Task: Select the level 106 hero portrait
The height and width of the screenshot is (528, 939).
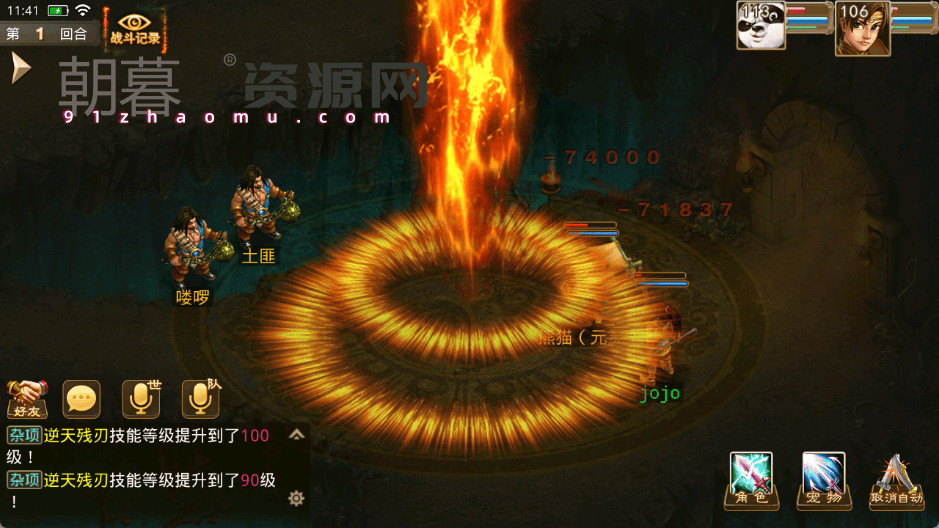Action: point(862,27)
